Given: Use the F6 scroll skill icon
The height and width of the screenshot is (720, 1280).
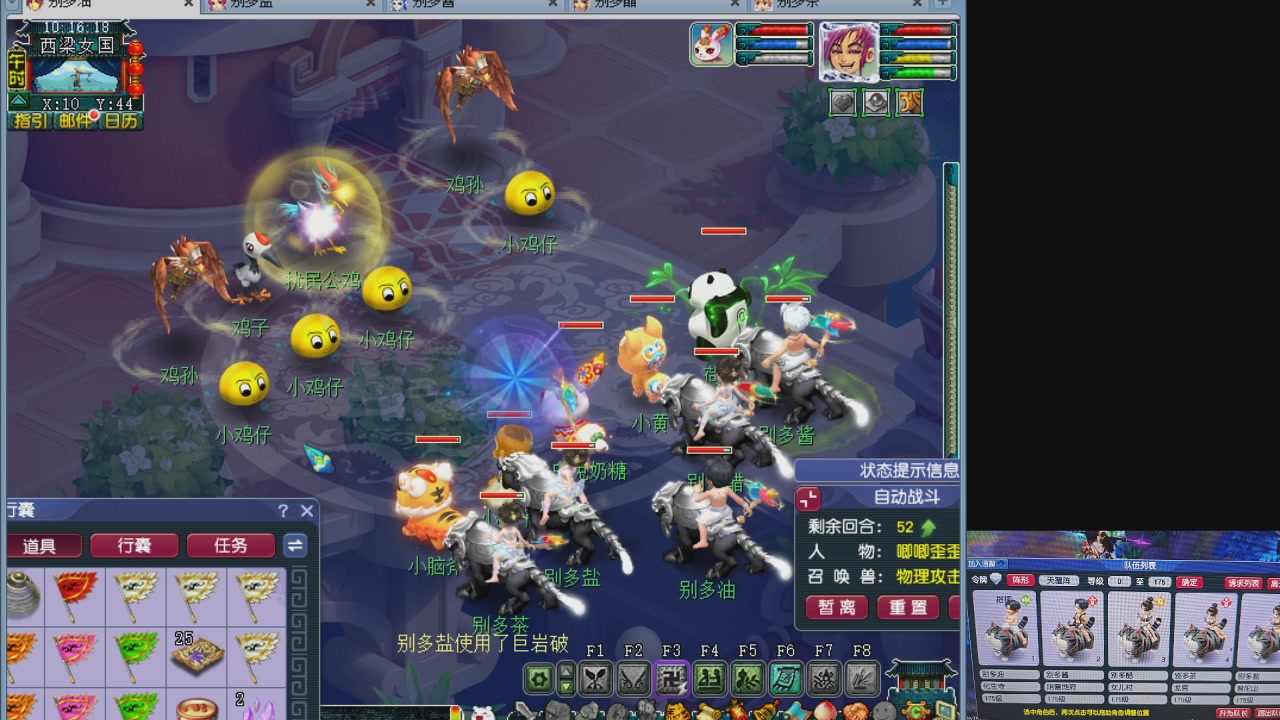Looking at the screenshot, I should point(786,676).
